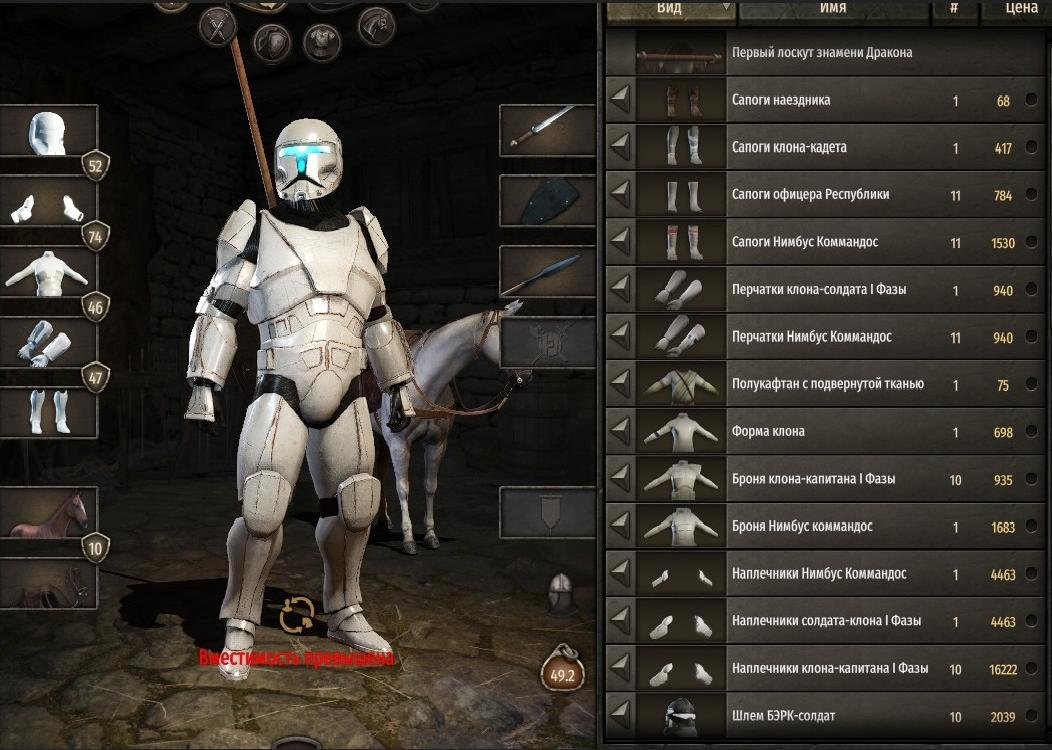Open the Вид sort dropdown header
The image size is (1052, 750).
click(671, 10)
